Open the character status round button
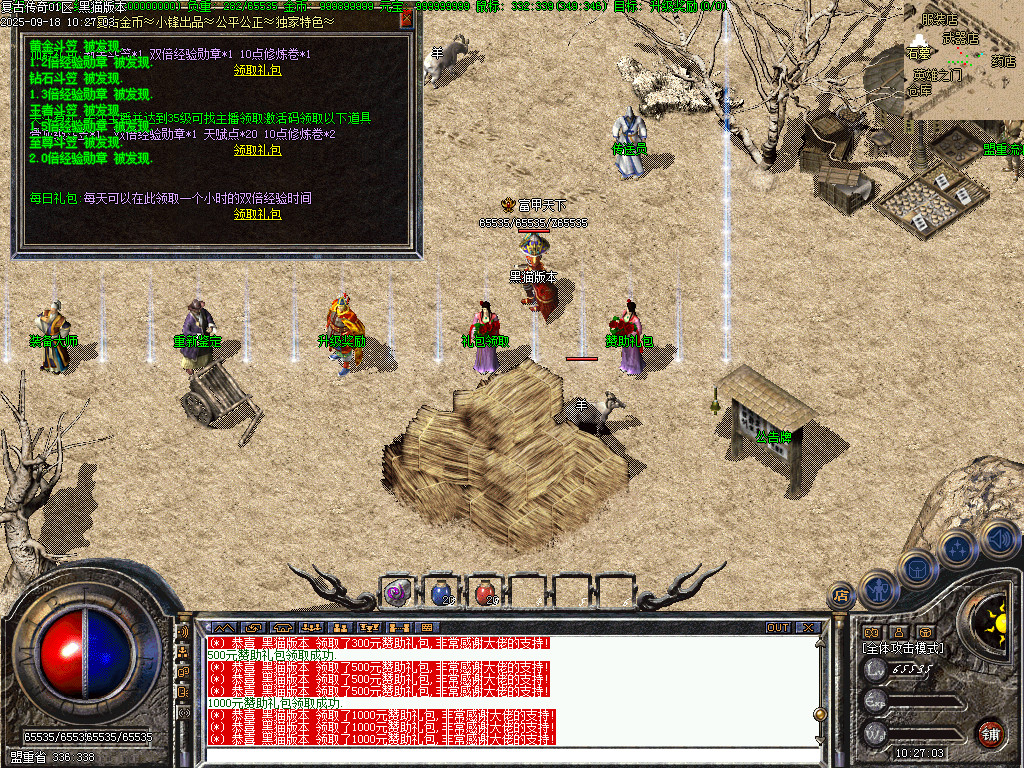 tap(878, 590)
